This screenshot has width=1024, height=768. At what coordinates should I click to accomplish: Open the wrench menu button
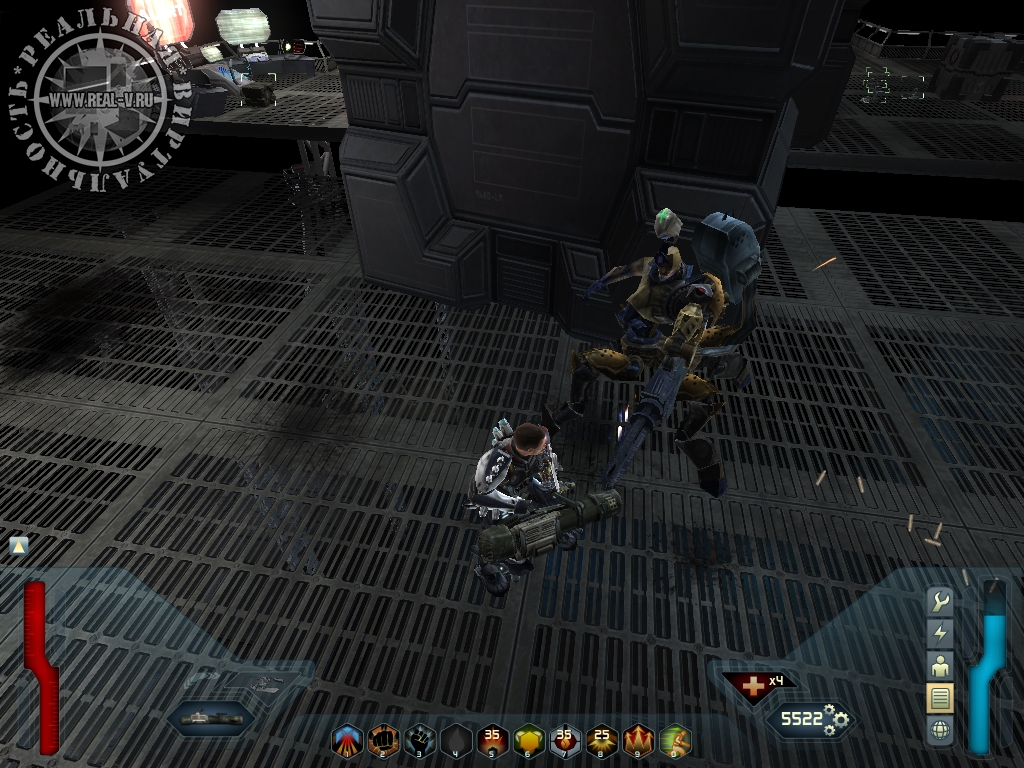(x=940, y=601)
